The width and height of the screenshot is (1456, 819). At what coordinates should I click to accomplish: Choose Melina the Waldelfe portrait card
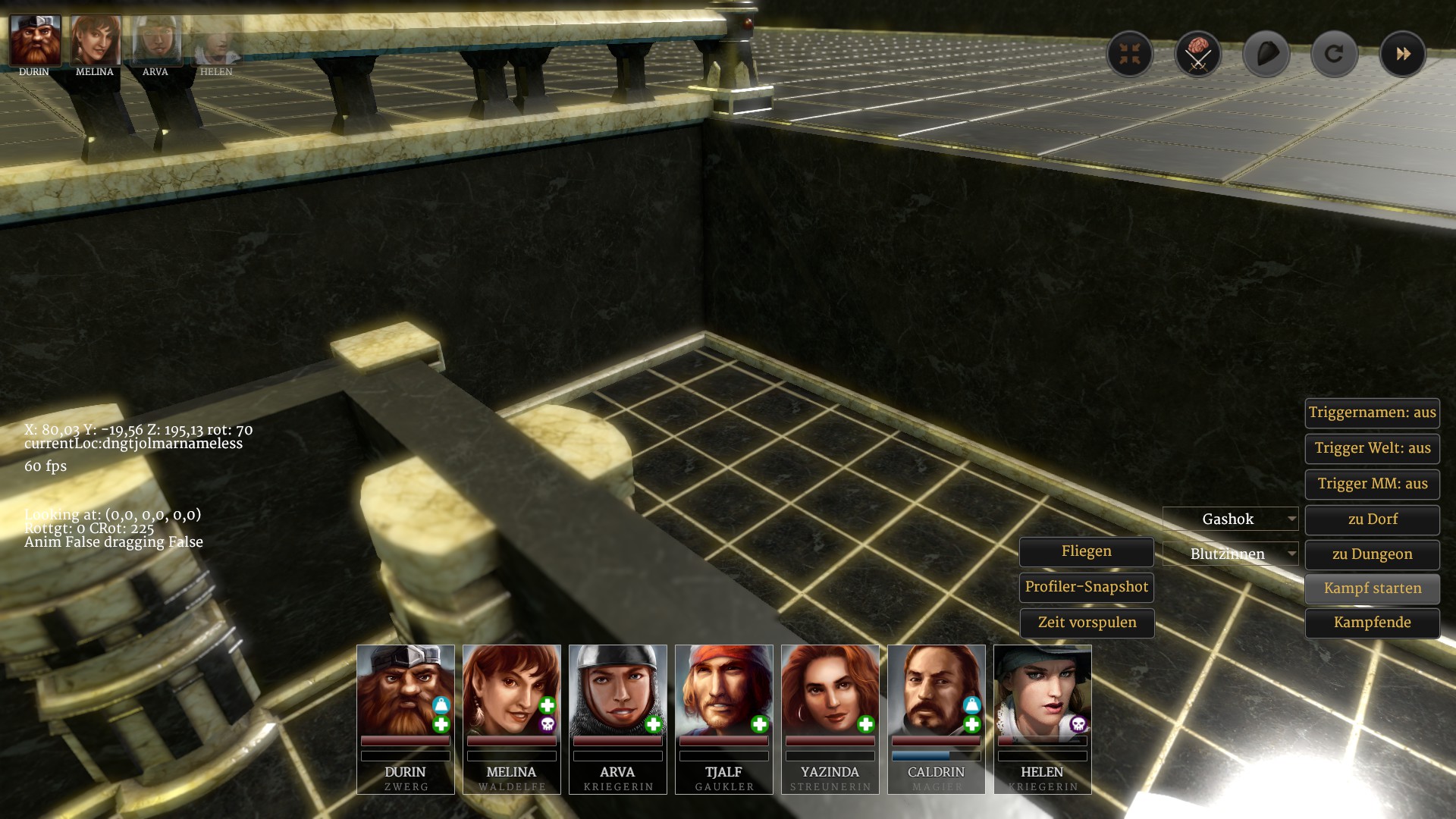[x=512, y=690]
